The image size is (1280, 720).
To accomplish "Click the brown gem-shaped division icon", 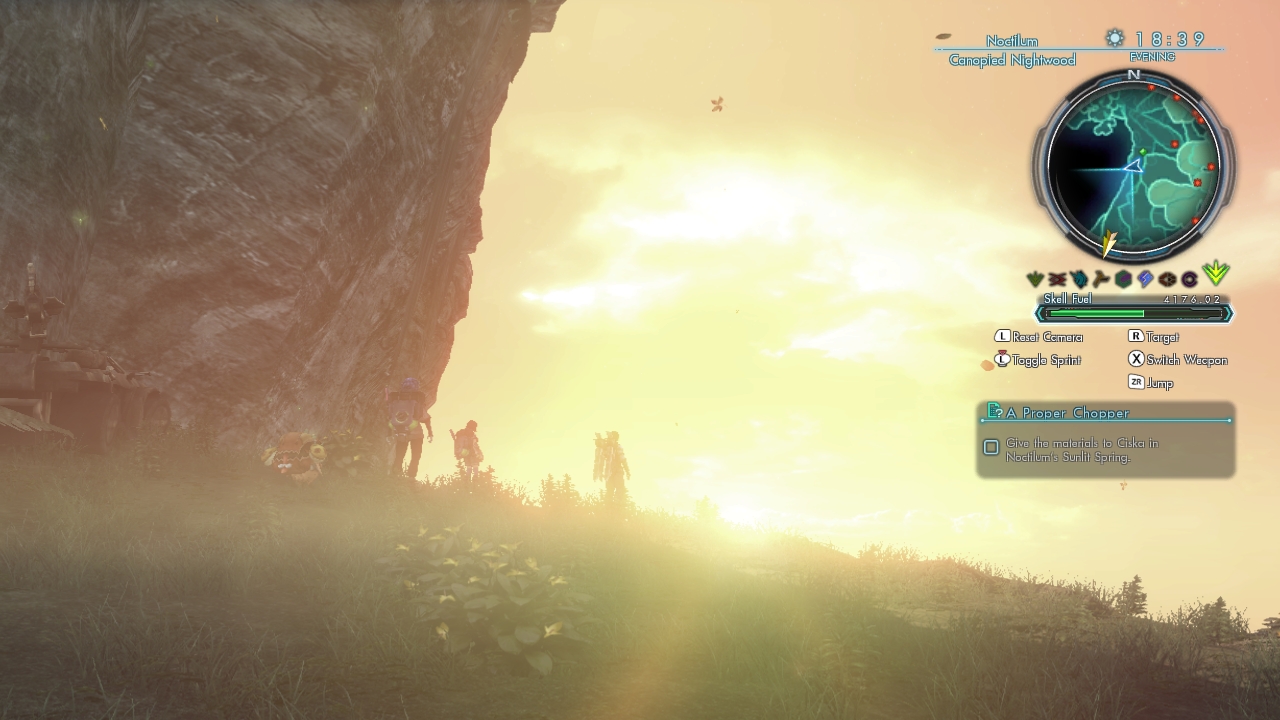I will [1167, 280].
